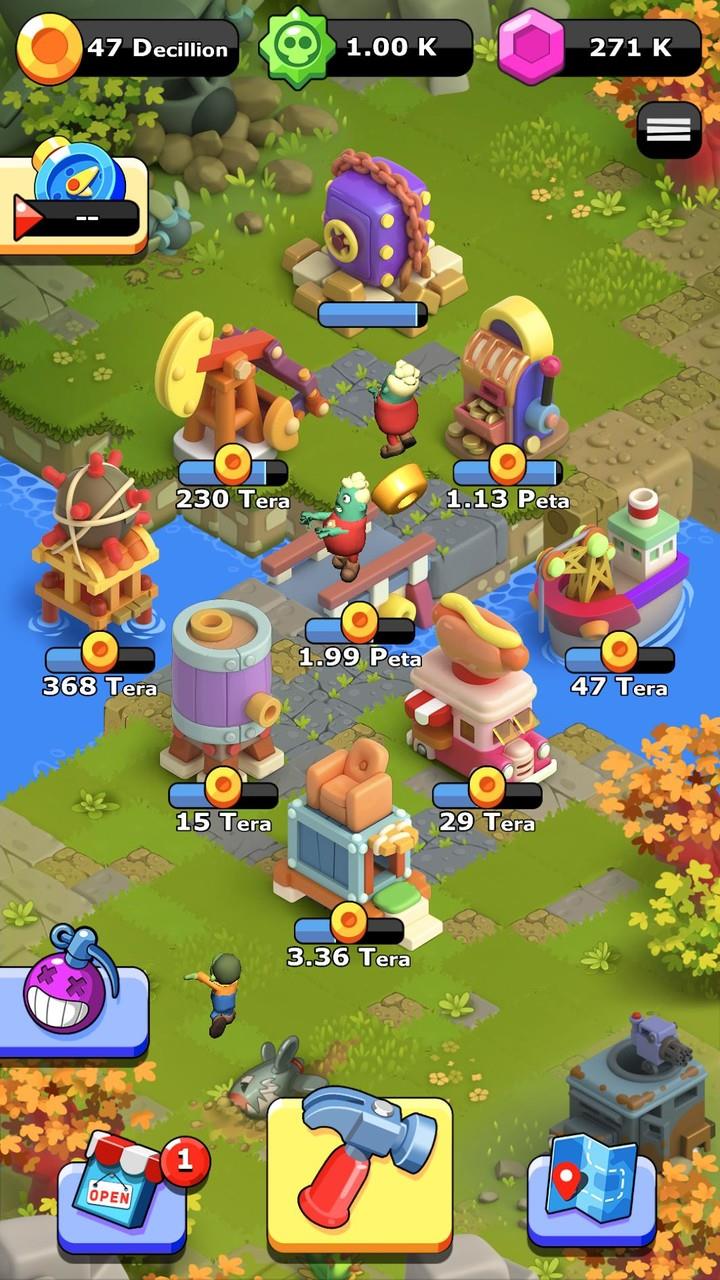
Task: Collect the 1.99 Peta coin
Action: 359,623
